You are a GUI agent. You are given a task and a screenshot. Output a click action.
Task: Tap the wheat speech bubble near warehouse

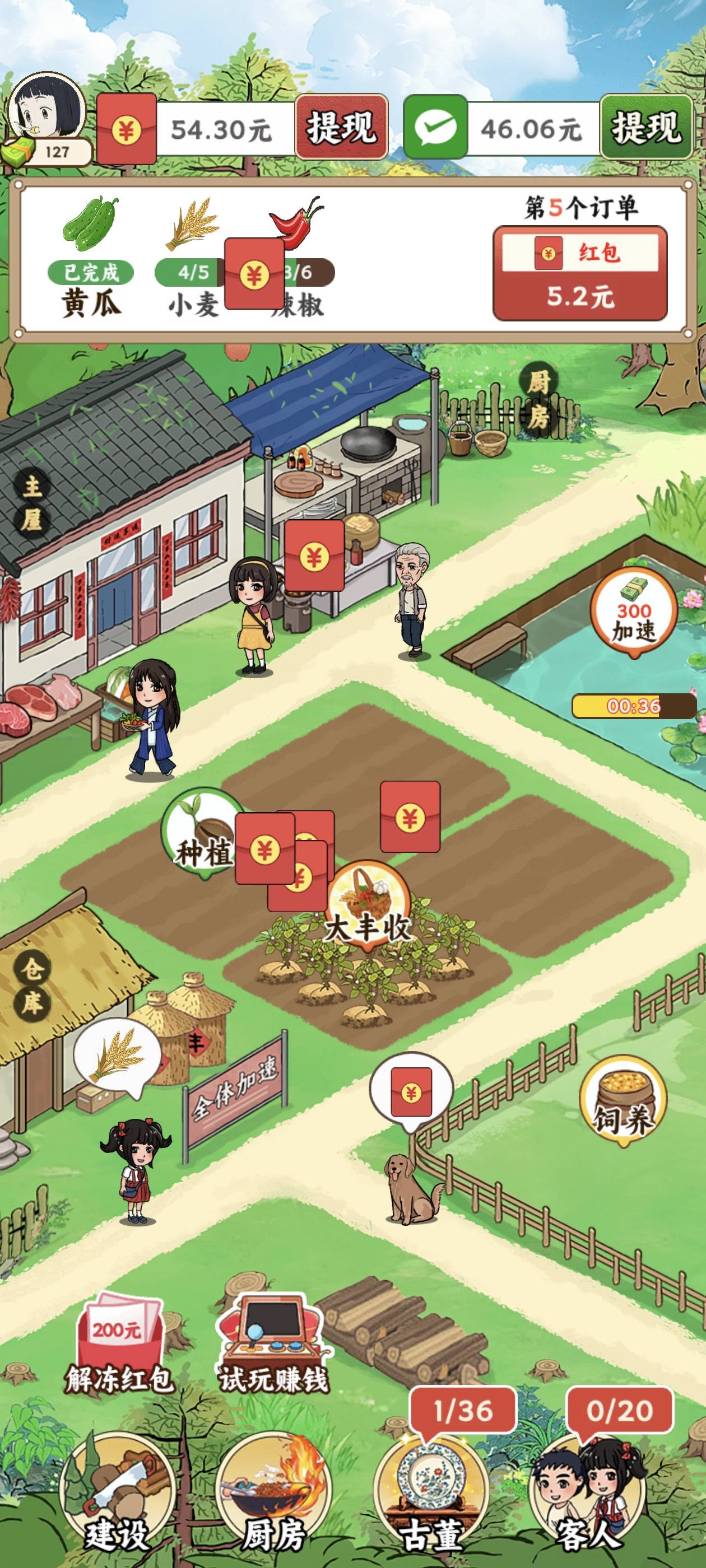[117, 1057]
